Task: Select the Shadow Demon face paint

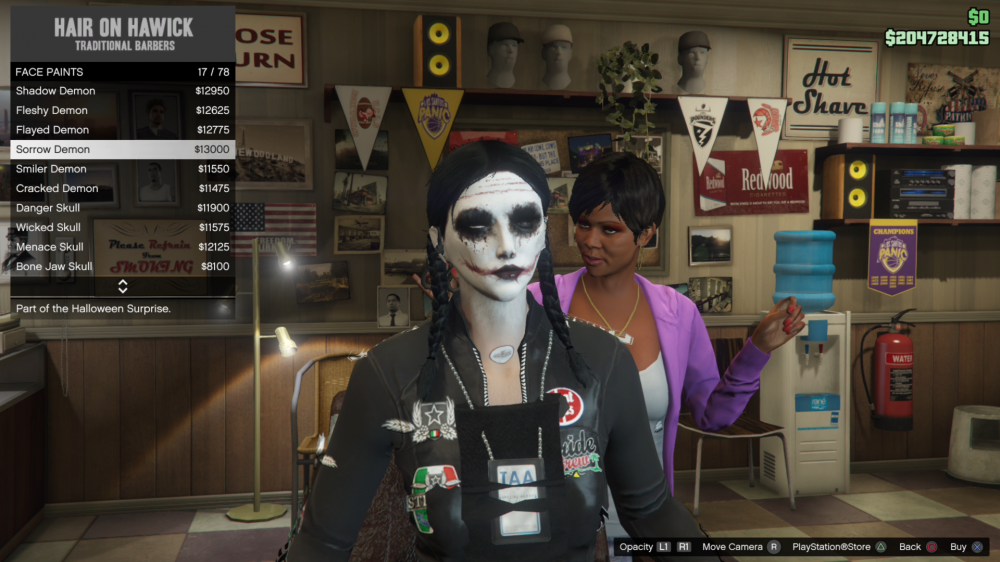Action: pyautogui.click(x=123, y=91)
